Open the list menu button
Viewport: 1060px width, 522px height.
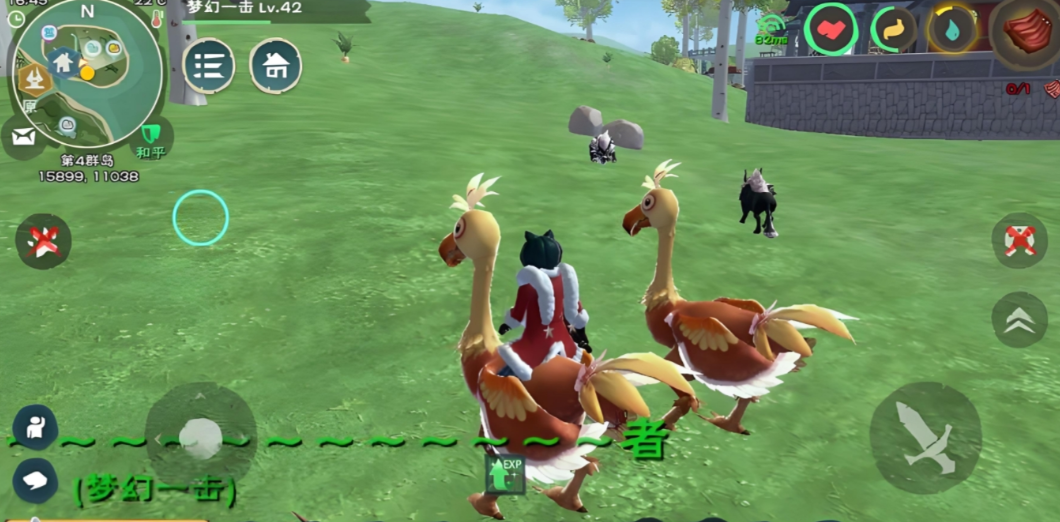[209, 66]
